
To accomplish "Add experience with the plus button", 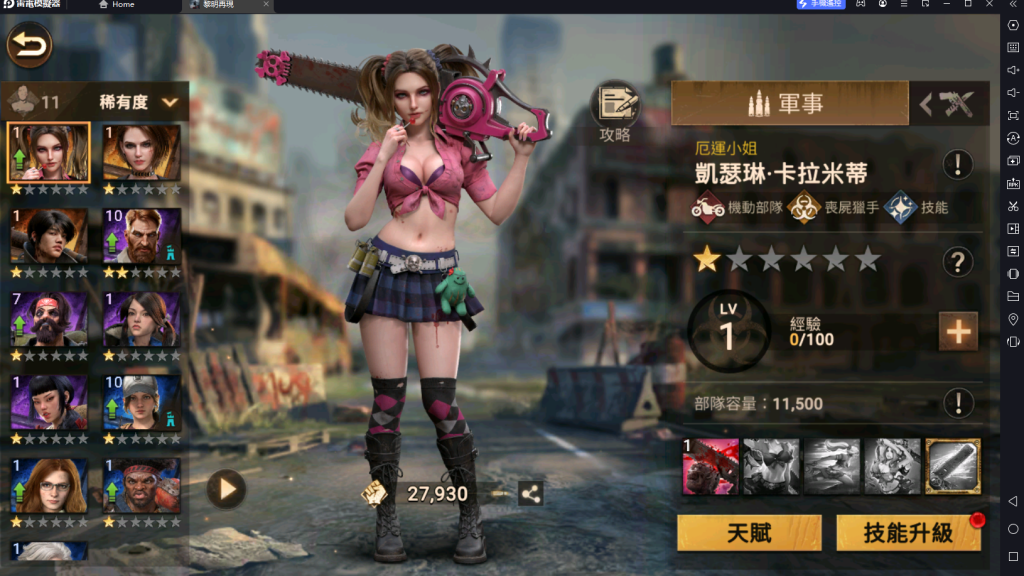I will click(x=957, y=332).
